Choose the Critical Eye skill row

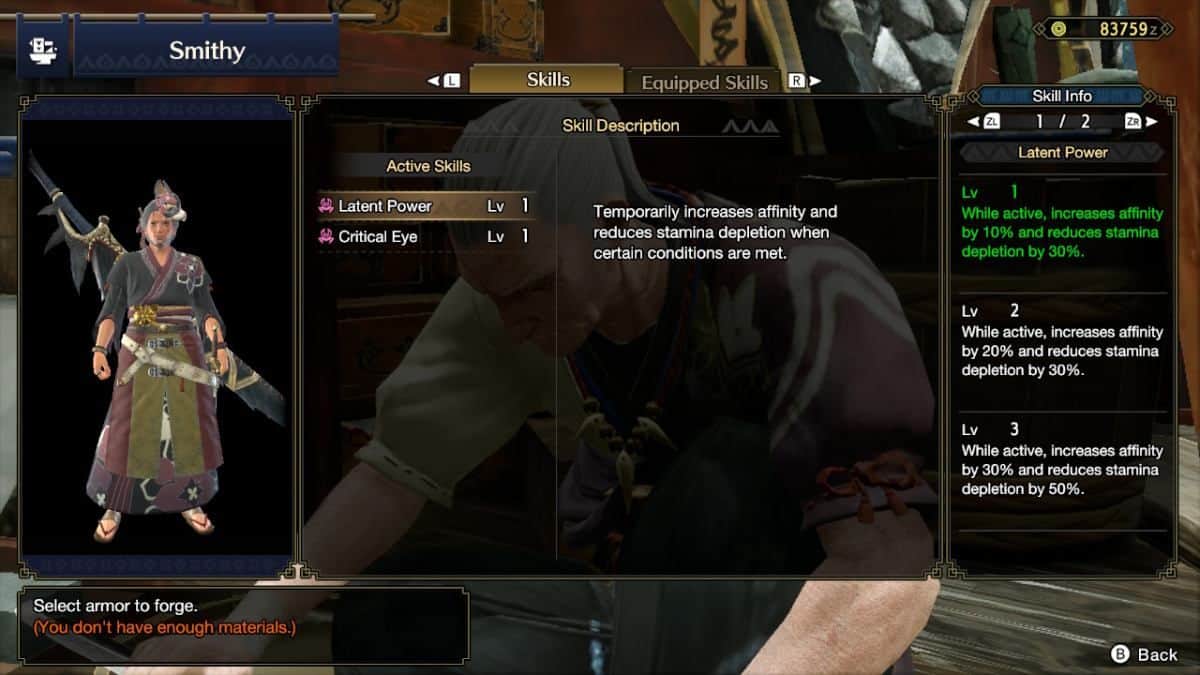427,237
